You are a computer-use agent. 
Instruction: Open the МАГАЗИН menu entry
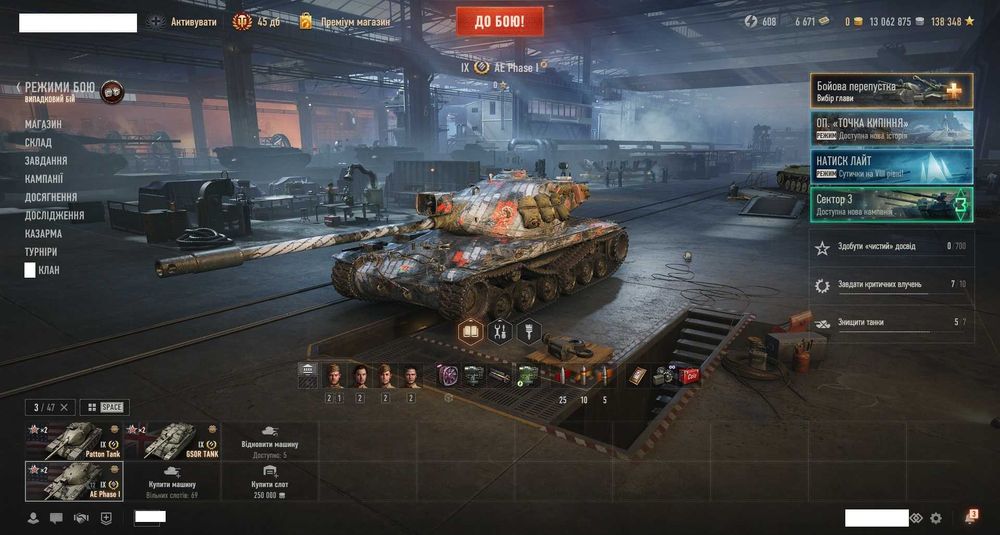(x=43, y=124)
